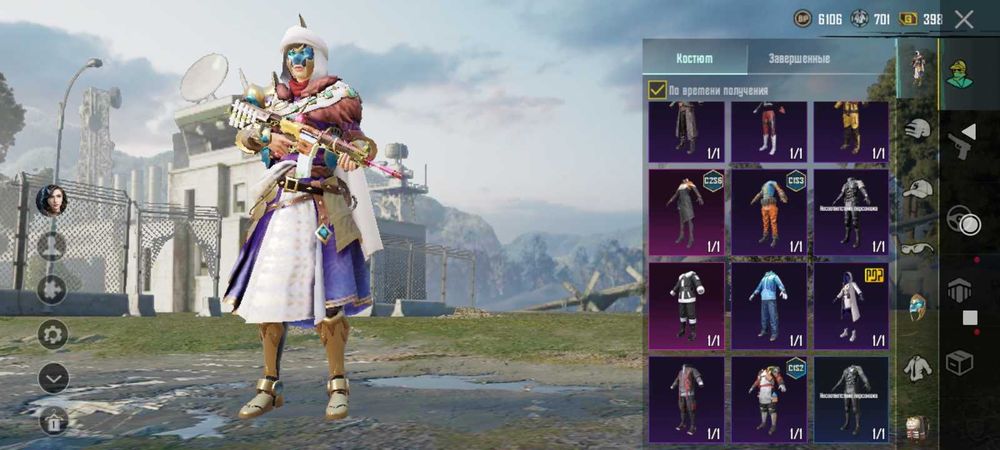This screenshot has width=1000, height=450.
Task: Open the gear settings icon
Action: (x=52, y=334)
